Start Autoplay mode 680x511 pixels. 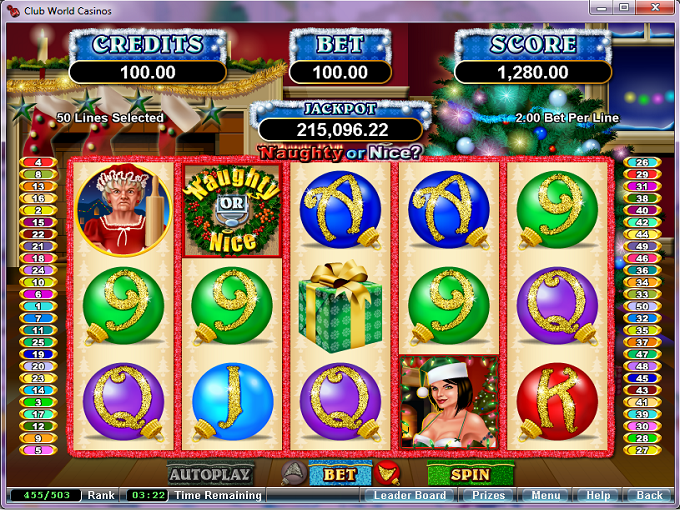pos(210,473)
